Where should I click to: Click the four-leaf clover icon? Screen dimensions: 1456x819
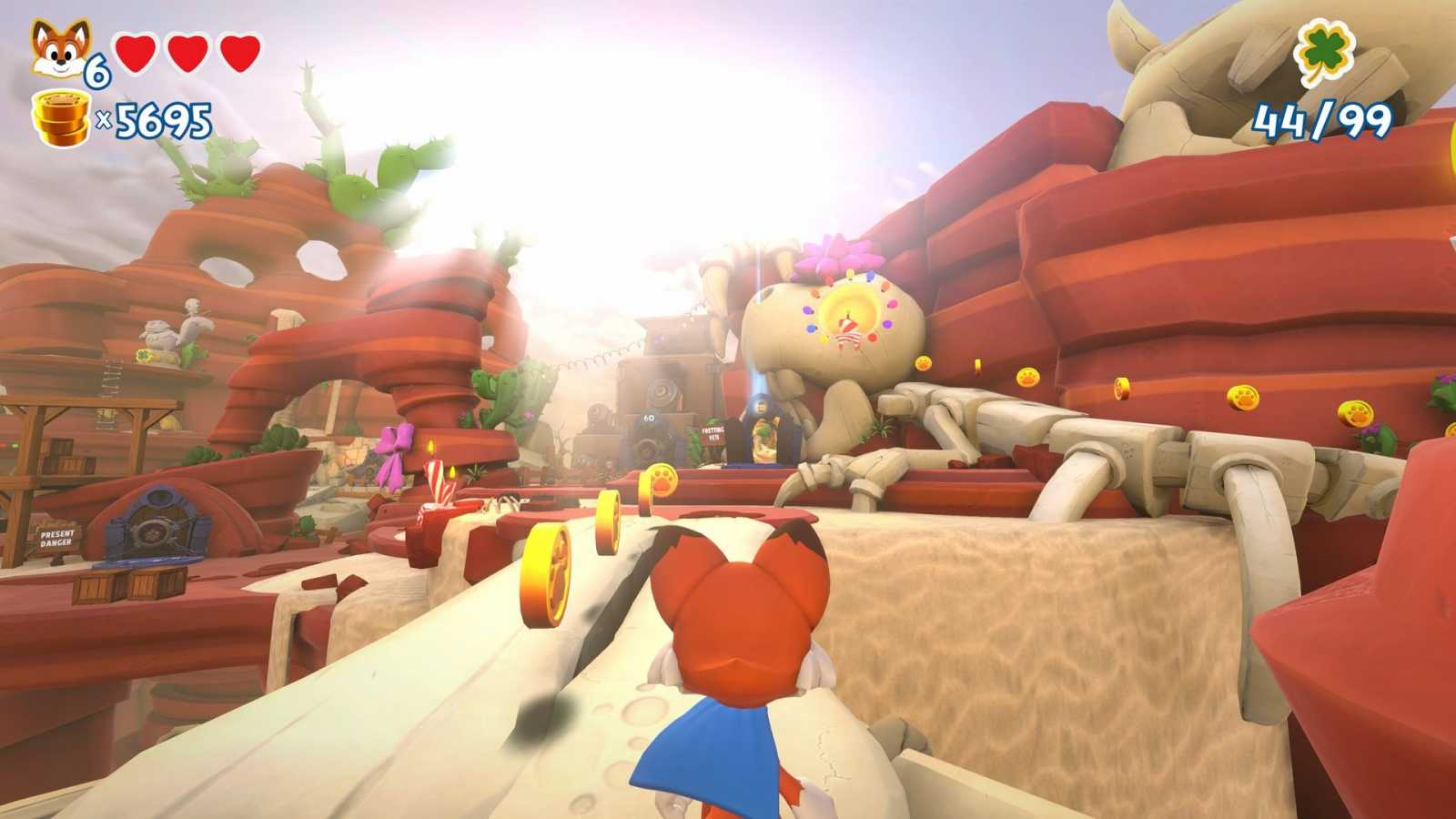click(x=1327, y=50)
